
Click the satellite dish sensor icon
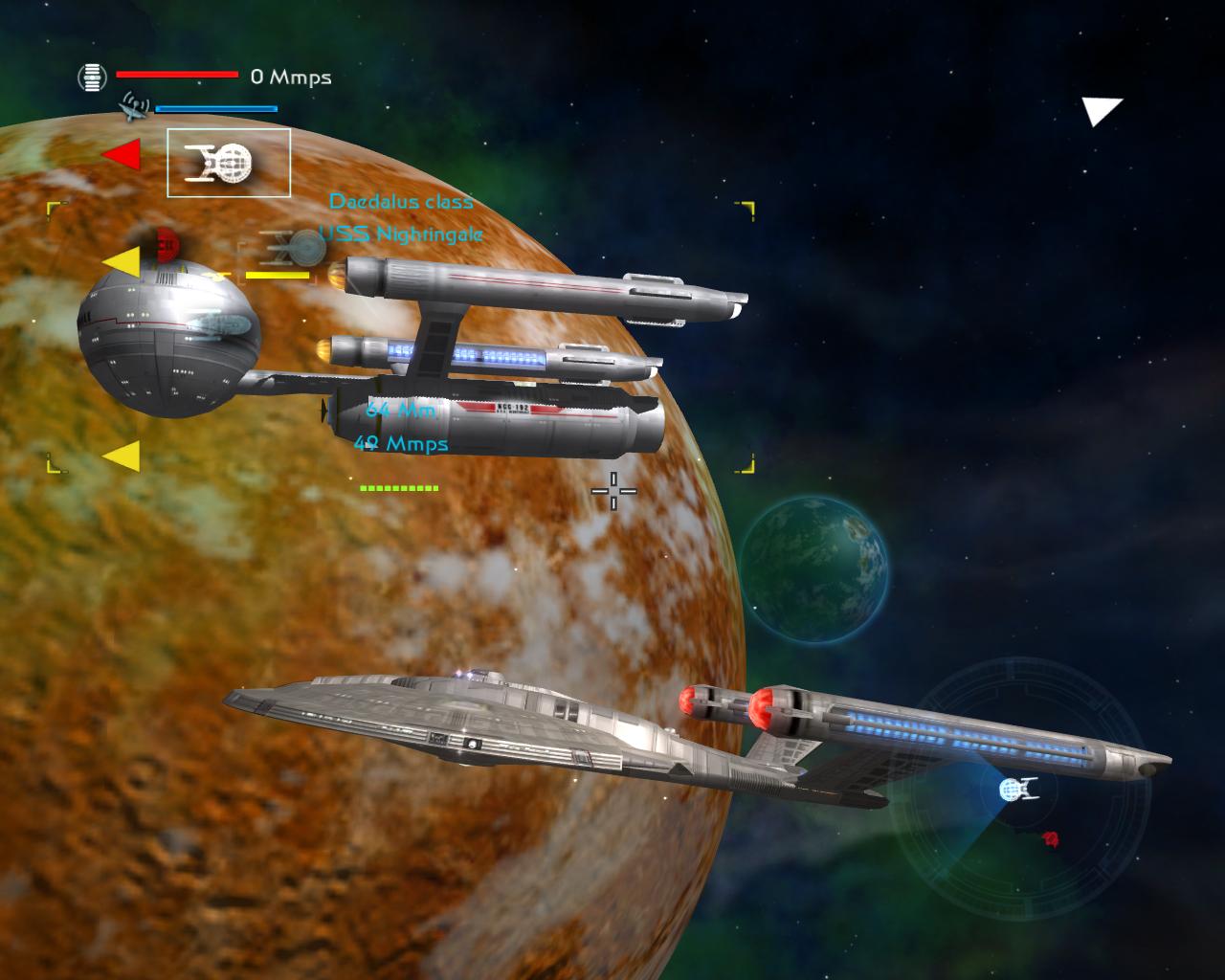[x=134, y=106]
